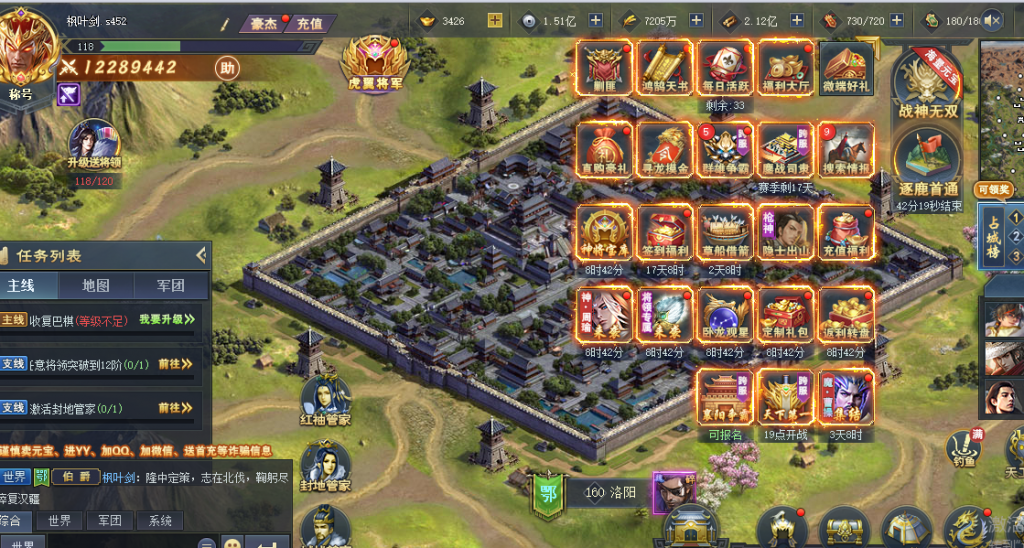The image size is (1024, 548).
Task: Open the 搜索情报 horseman event
Action: point(846,150)
